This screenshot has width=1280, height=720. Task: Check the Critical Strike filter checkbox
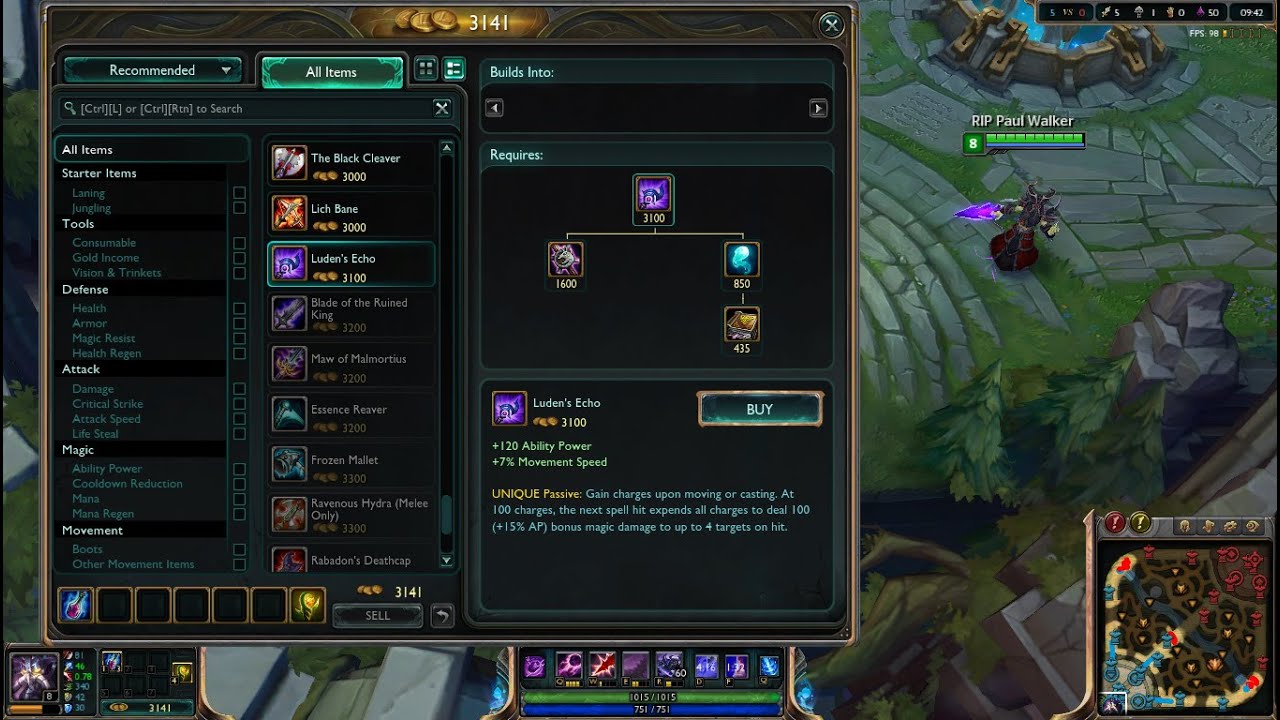tap(239, 403)
